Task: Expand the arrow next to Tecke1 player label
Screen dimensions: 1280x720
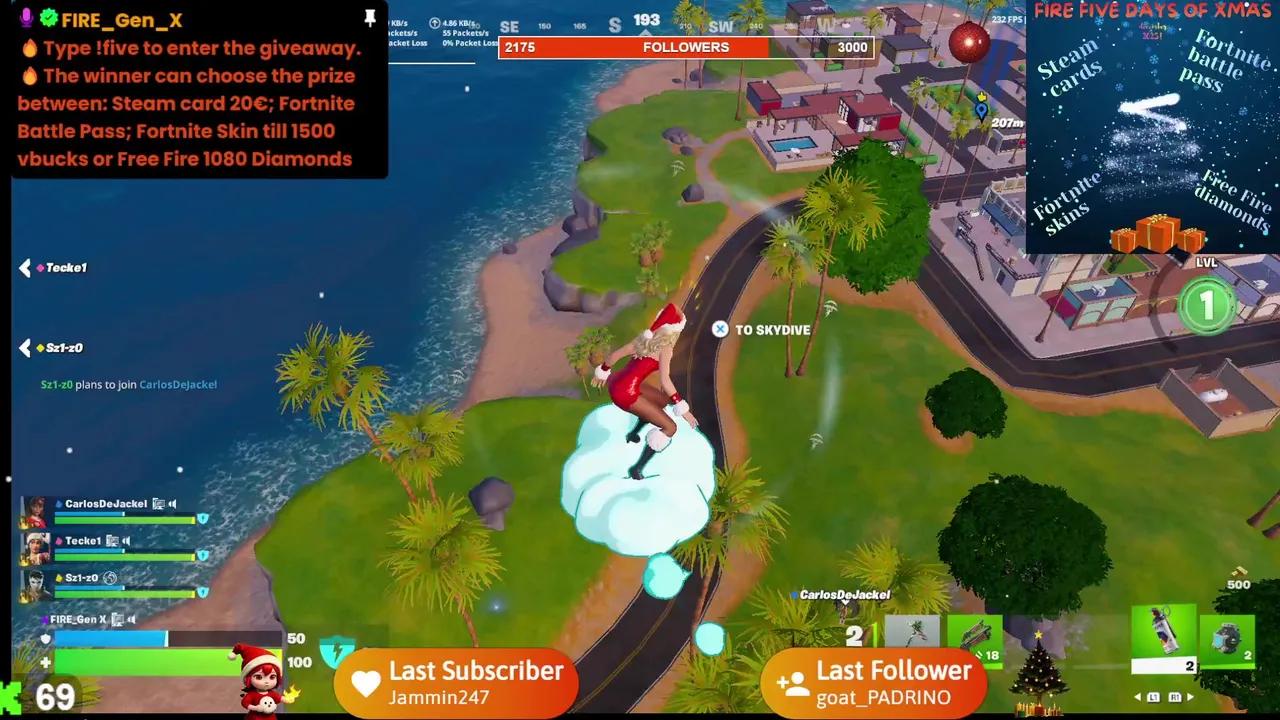Action: point(24,267)
